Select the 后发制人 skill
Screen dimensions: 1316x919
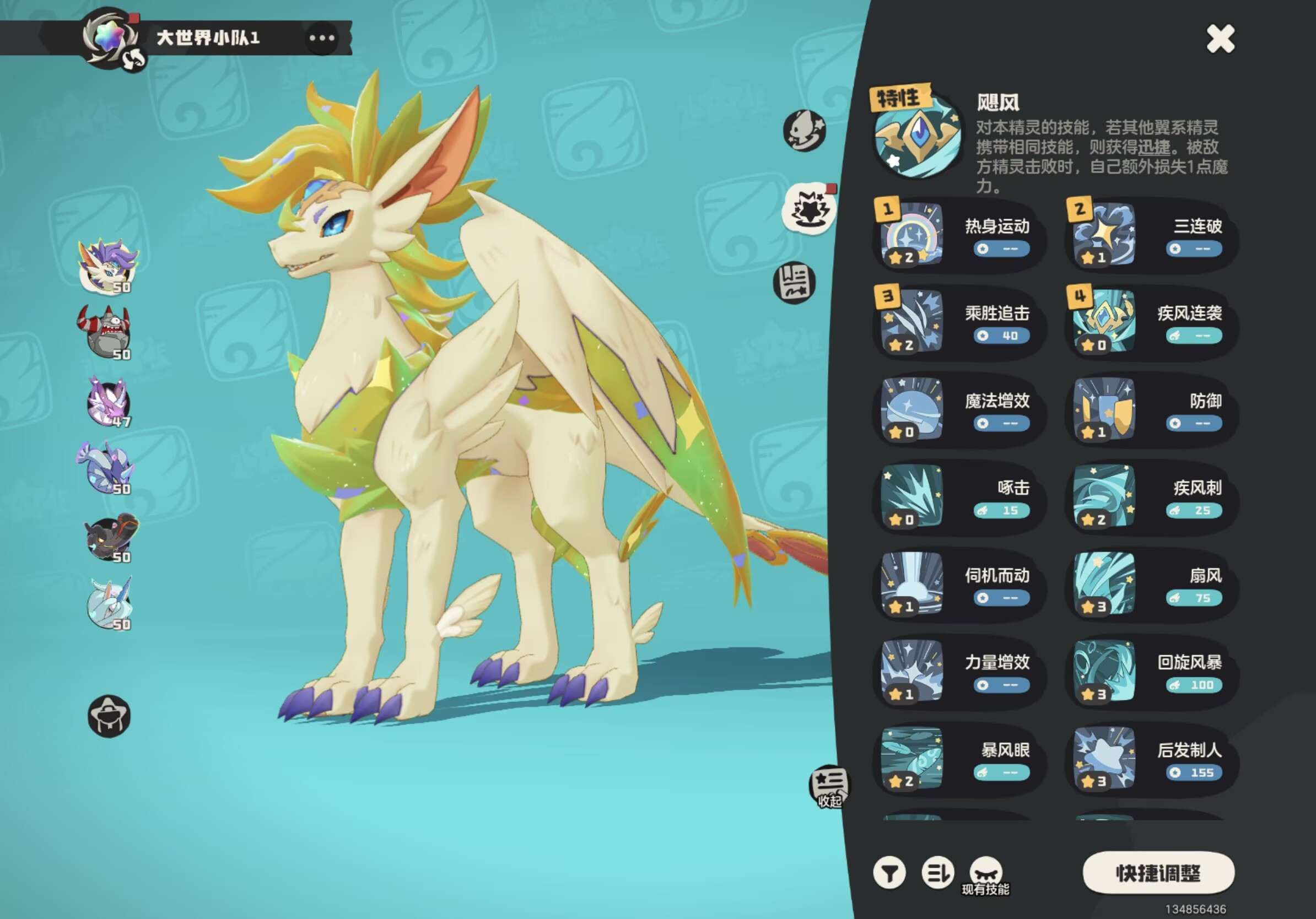1151,759
